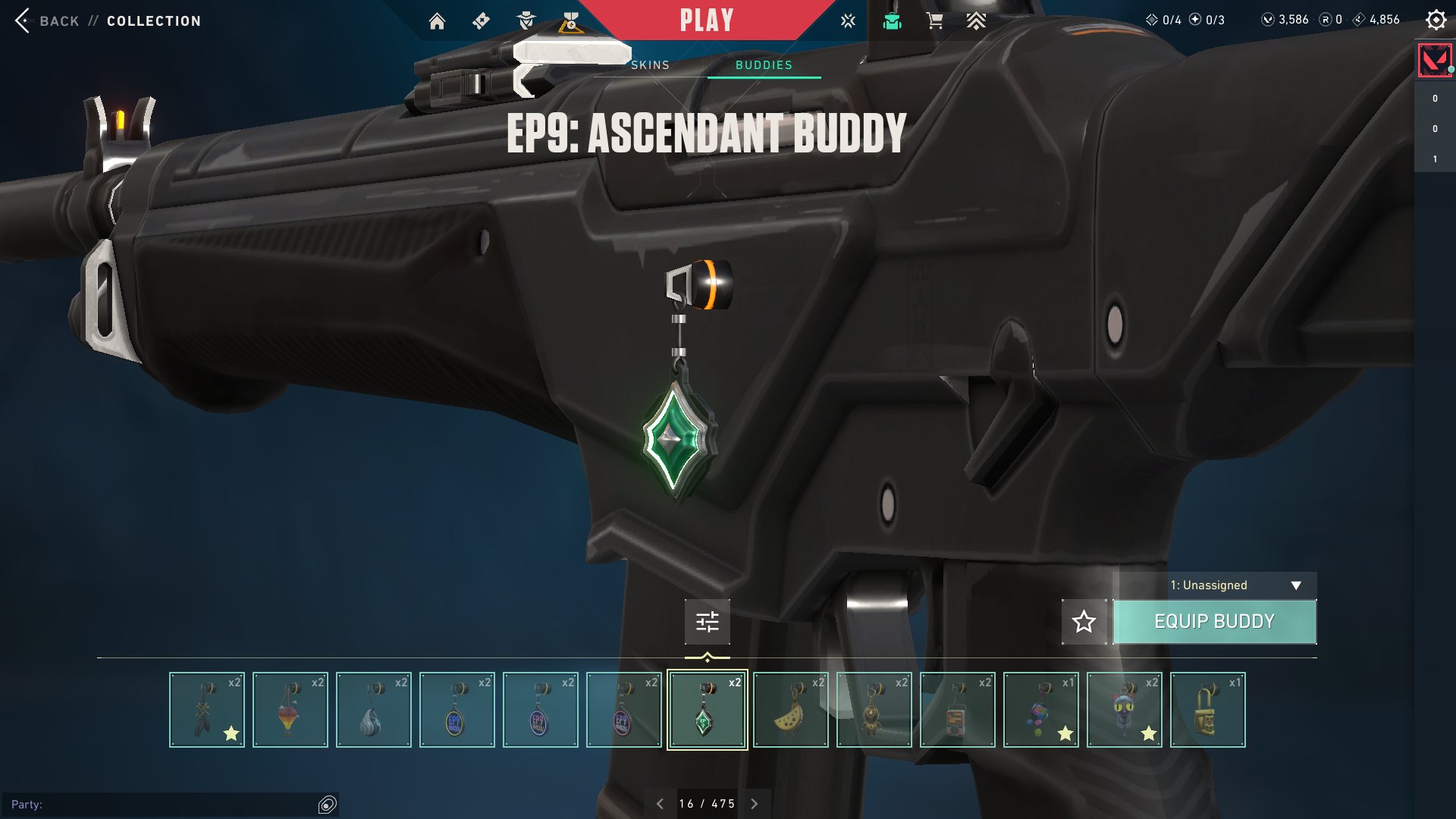Image resolution: width=1456 pixels, height=819 pixels.
Task: Select the black cat buddy
Action: [x=1124, y=710]
